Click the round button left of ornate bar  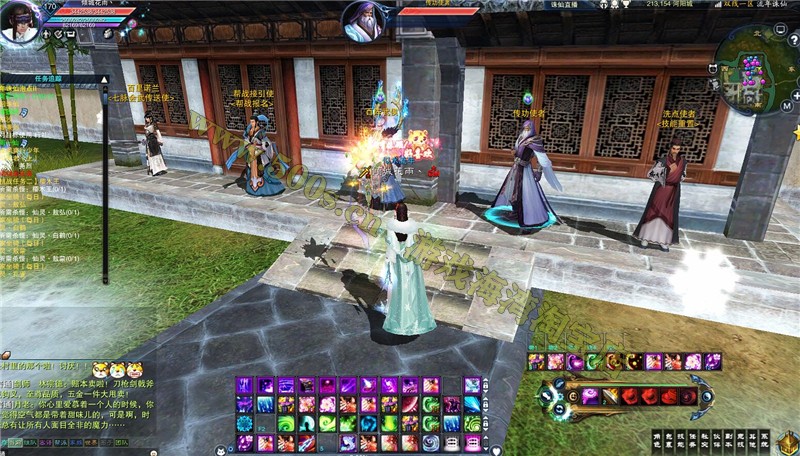click(547, 396)
